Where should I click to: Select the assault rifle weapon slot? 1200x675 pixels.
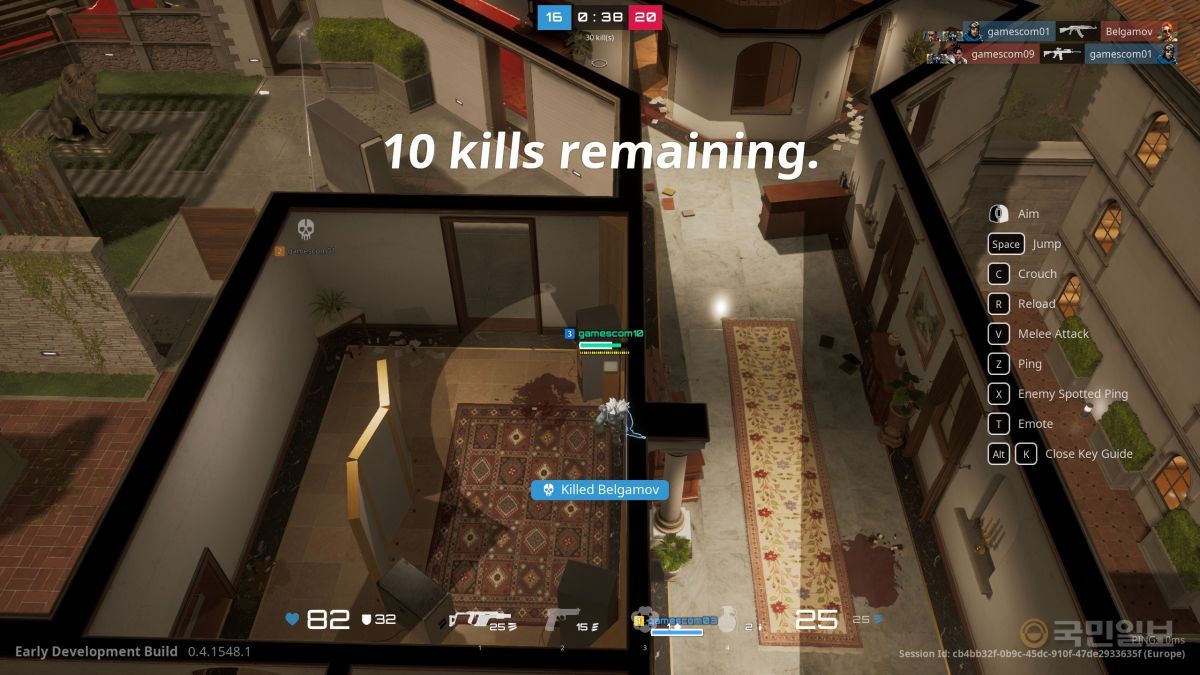(x=478, y=620)
